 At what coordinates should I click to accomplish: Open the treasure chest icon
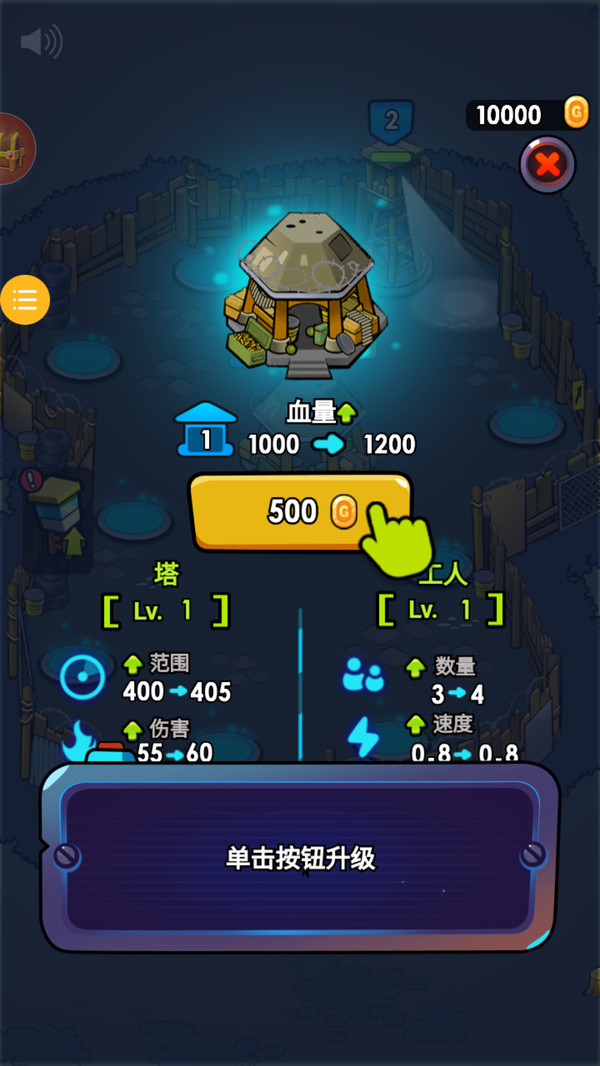(14, 148)
